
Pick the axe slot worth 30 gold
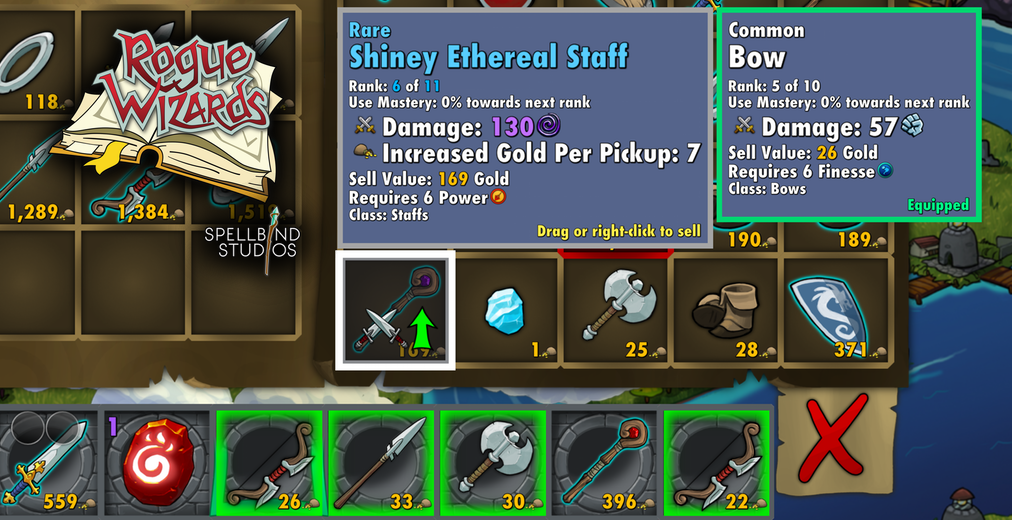(x=494, y=461)
